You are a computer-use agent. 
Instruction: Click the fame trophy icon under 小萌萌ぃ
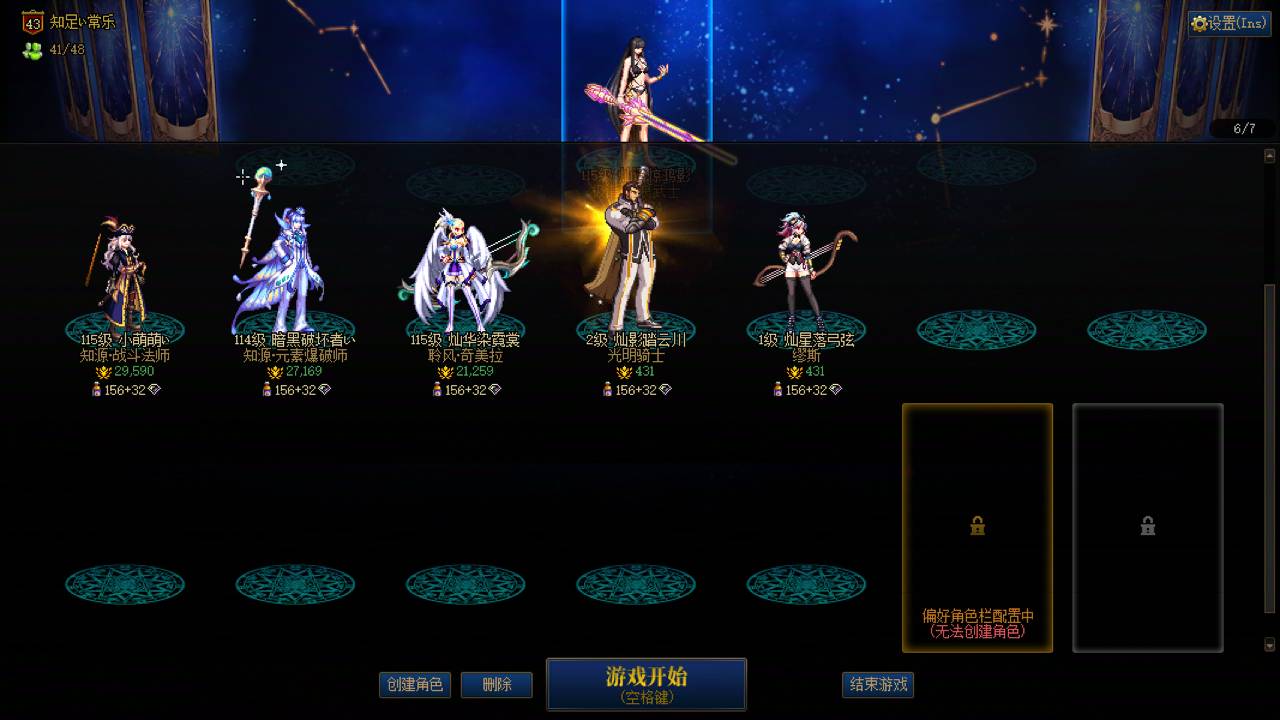tap(103, 371)
